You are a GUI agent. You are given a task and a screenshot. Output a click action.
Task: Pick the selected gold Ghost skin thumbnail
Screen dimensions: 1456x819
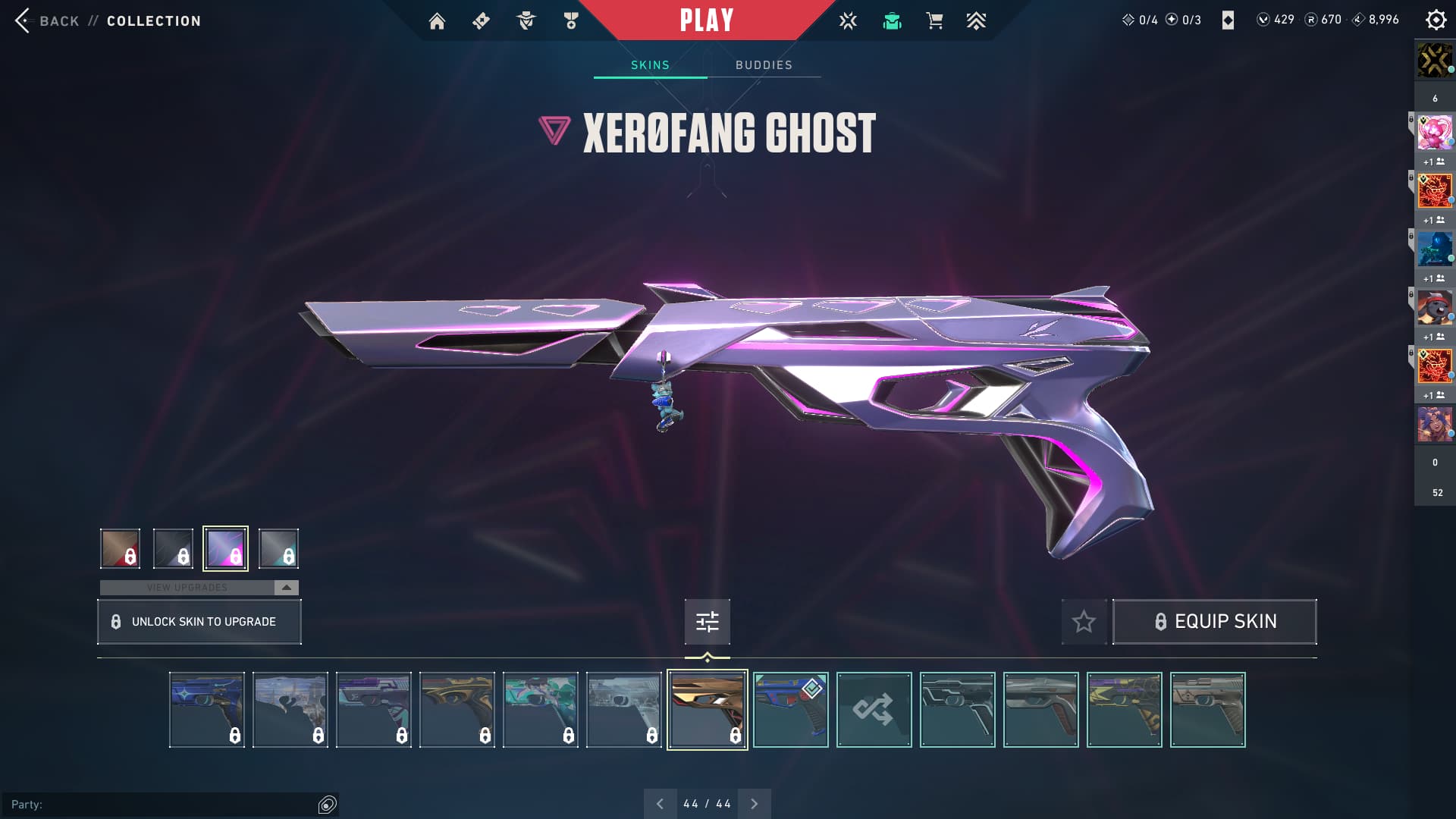[x=707, y=710]
